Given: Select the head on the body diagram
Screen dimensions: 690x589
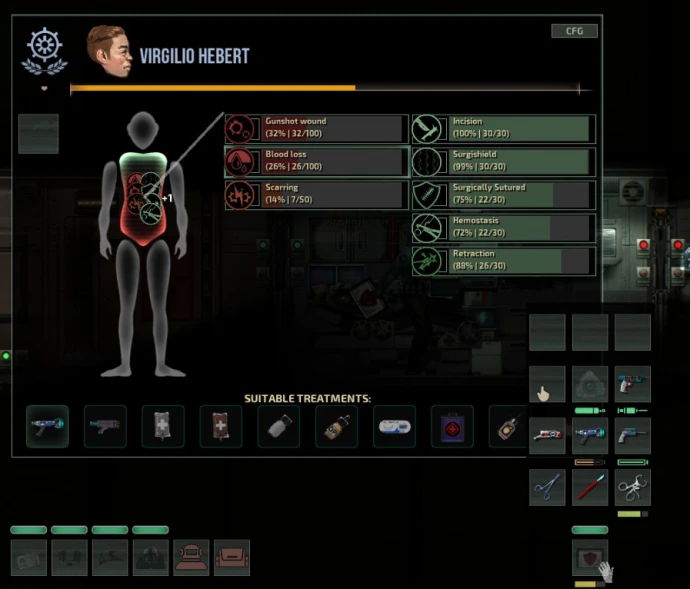Looking at the screenshot, I should pos(144,129).
